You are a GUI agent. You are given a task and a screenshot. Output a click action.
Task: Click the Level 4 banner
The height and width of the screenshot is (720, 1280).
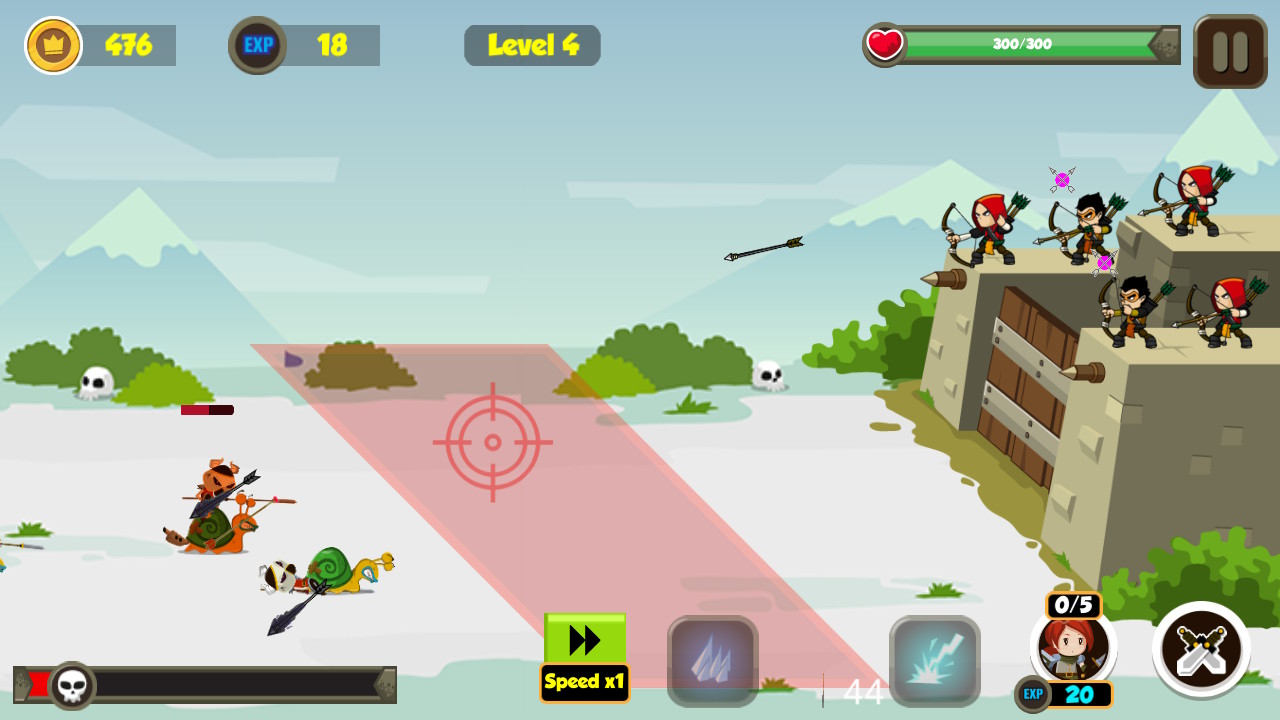pyautogui.click(x=532, y=45)
